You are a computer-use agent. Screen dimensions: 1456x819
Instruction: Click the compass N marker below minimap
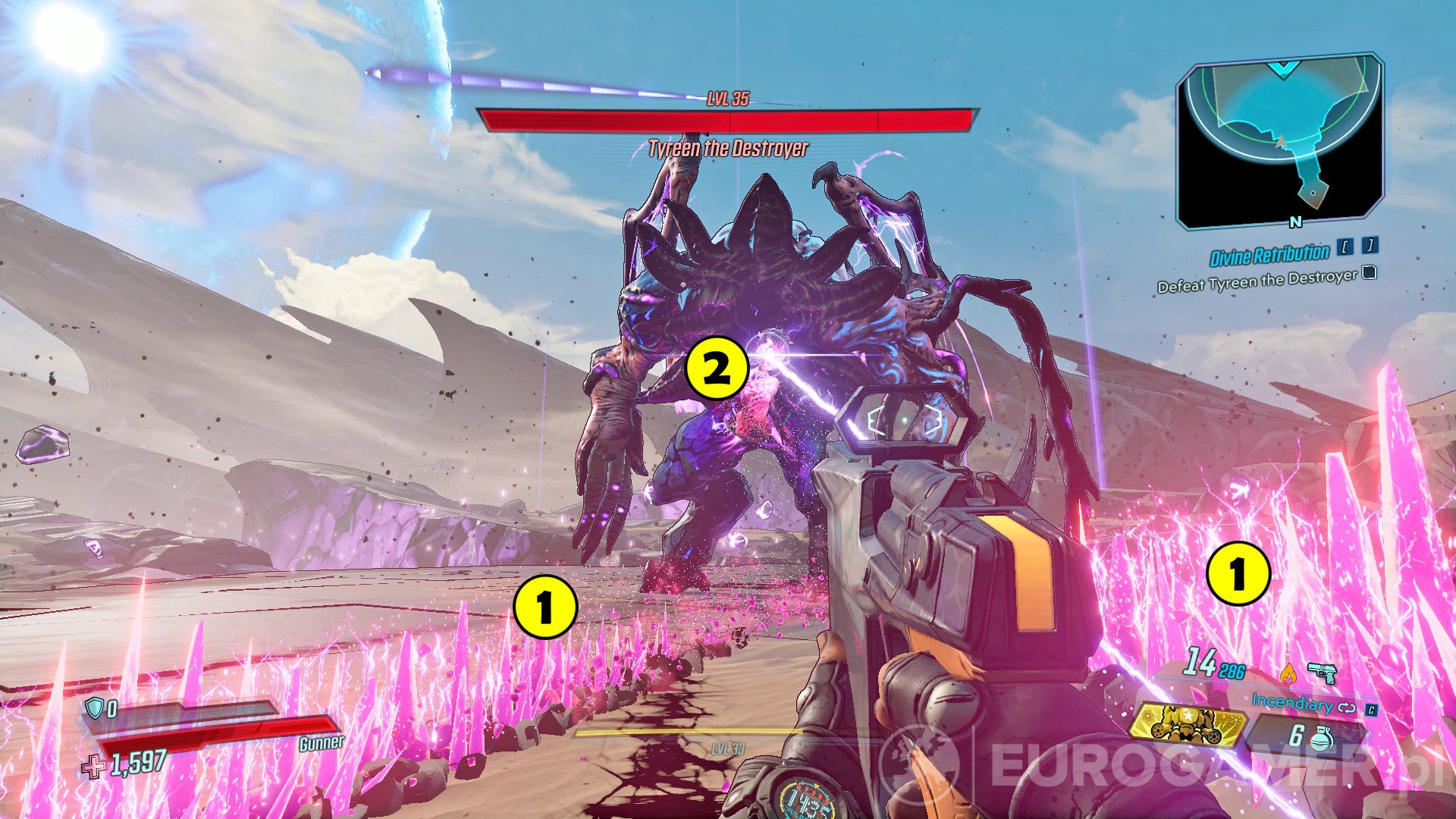[1296, 224]
